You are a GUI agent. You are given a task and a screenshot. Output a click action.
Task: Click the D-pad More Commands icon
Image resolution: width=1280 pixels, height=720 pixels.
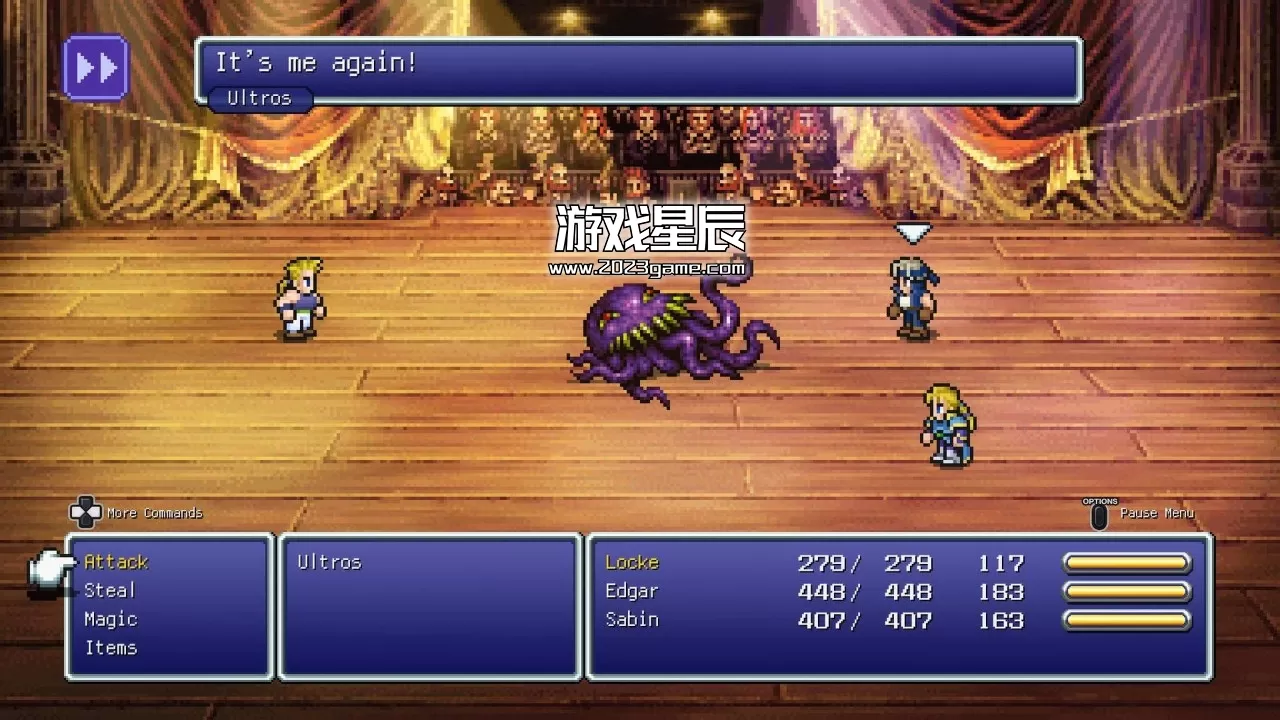coord(85,513)
